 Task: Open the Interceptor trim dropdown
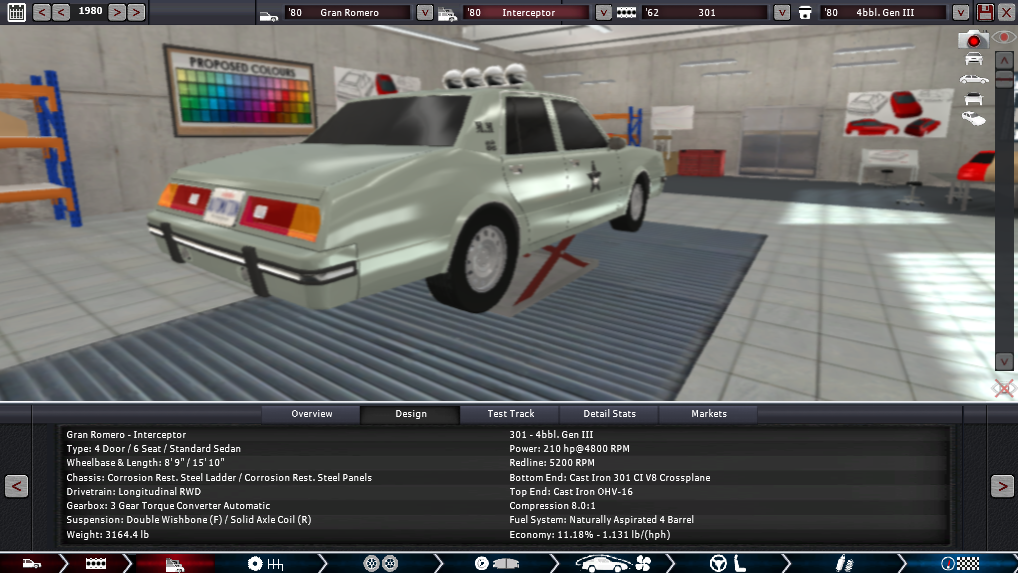click(x=603, y=13)
